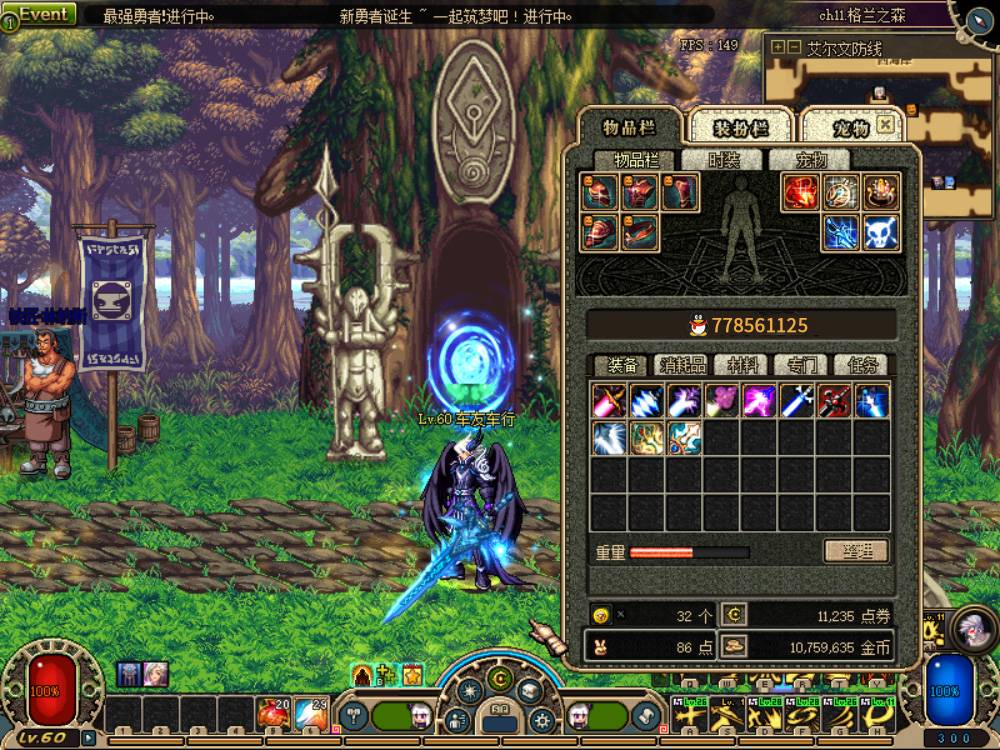Image resolution: width=1000 pixels, height=750 pixels.
Task: Click the compass icon in the corner
Action: 978,16
